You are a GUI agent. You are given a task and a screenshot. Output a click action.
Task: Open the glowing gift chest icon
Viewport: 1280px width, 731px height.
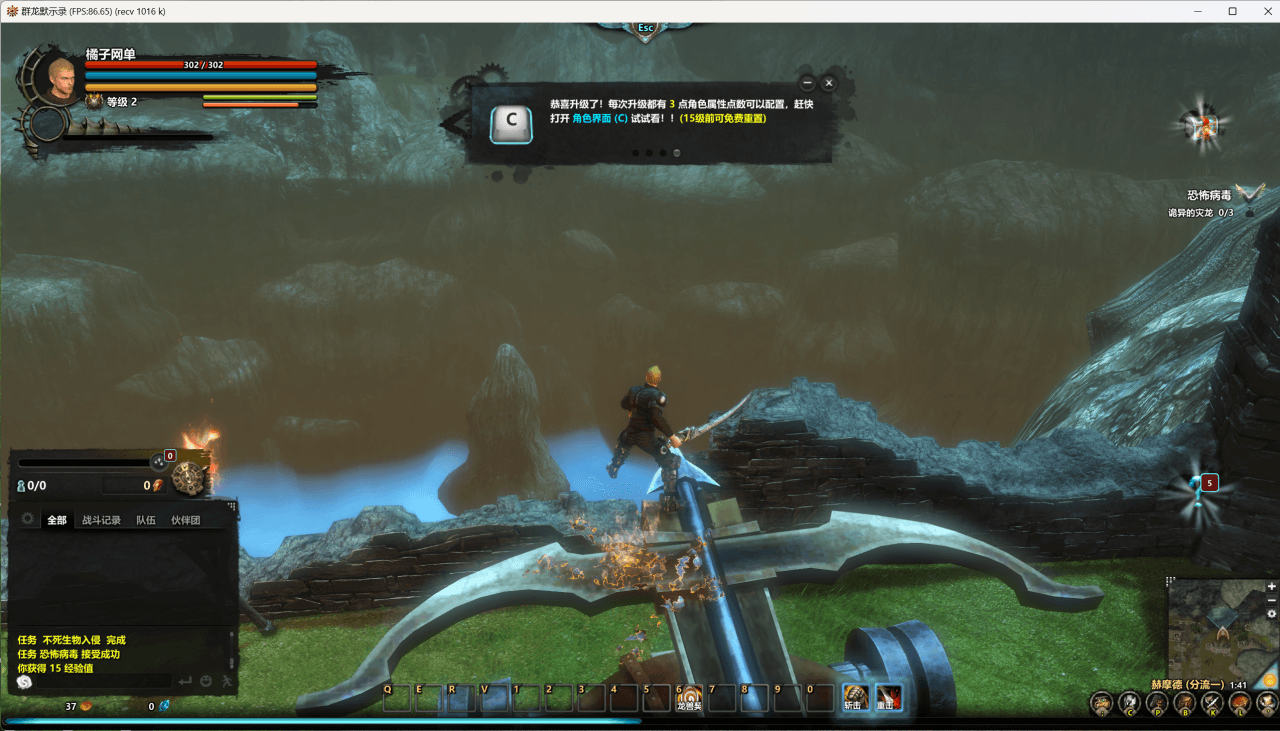pyautogui.click(x=1201, y=123)
